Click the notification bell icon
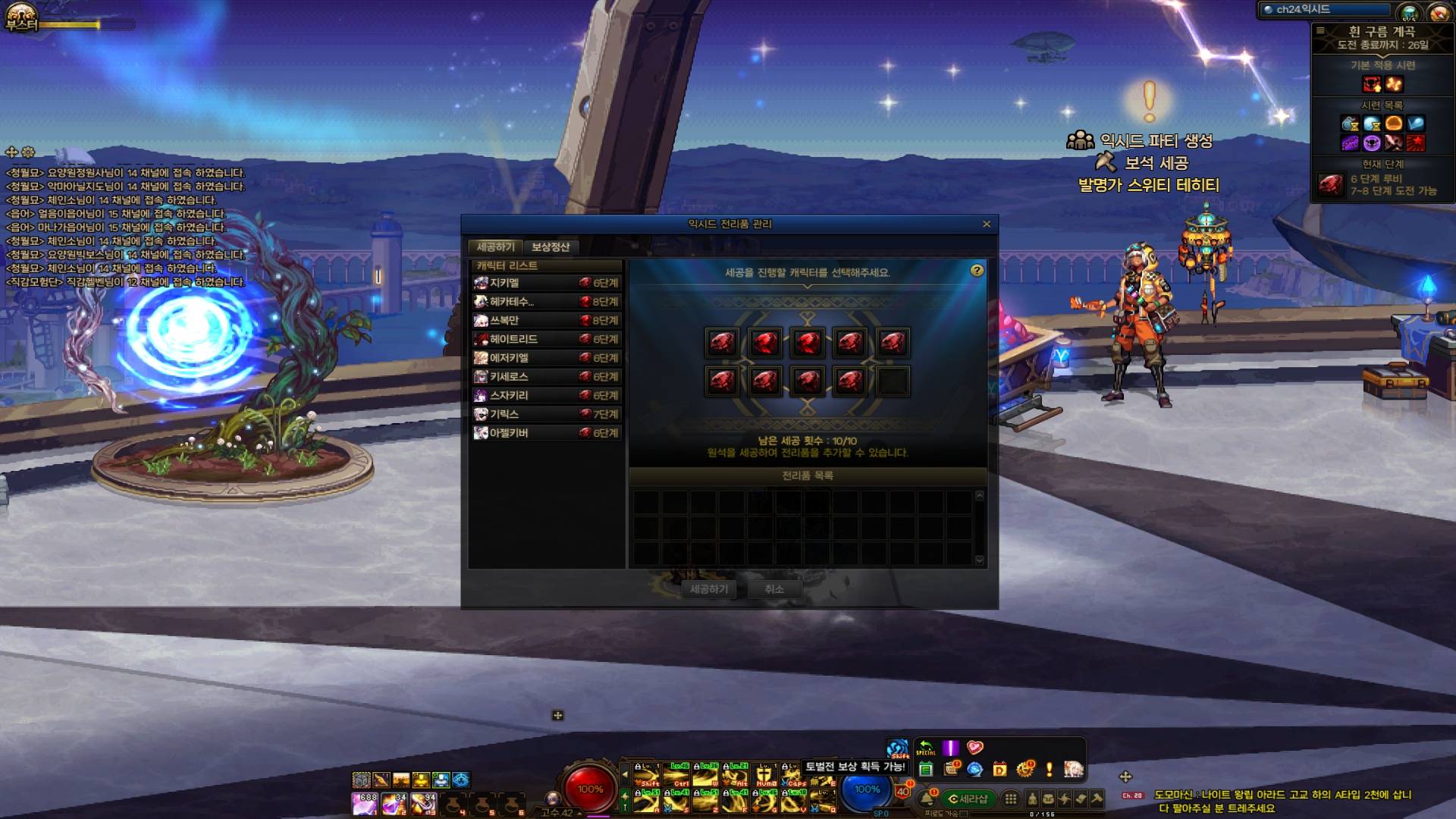The height and width of the screenshot is (819, 1456). [927, 799]
